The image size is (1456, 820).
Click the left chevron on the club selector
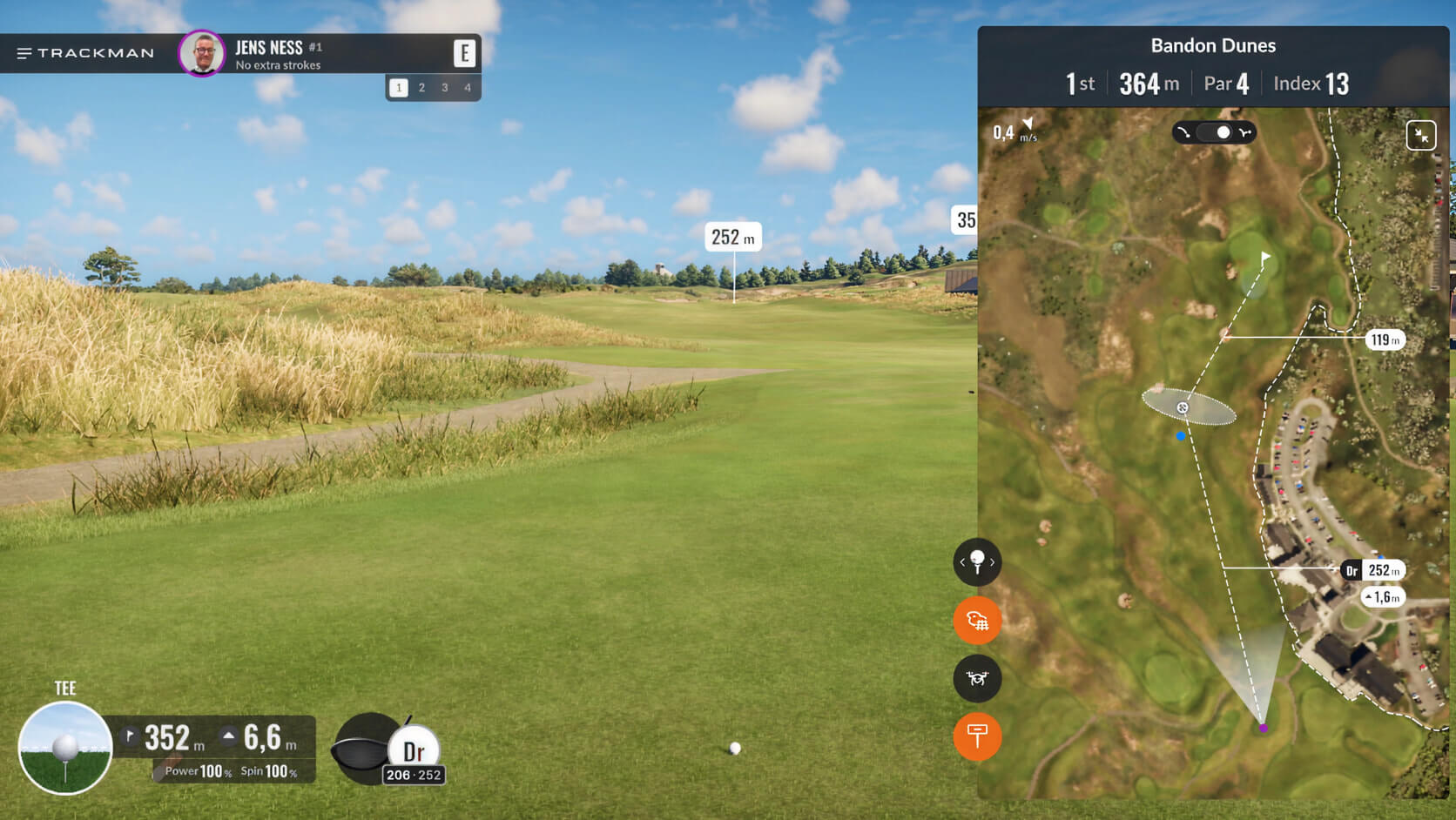click(x=961, y=563)
